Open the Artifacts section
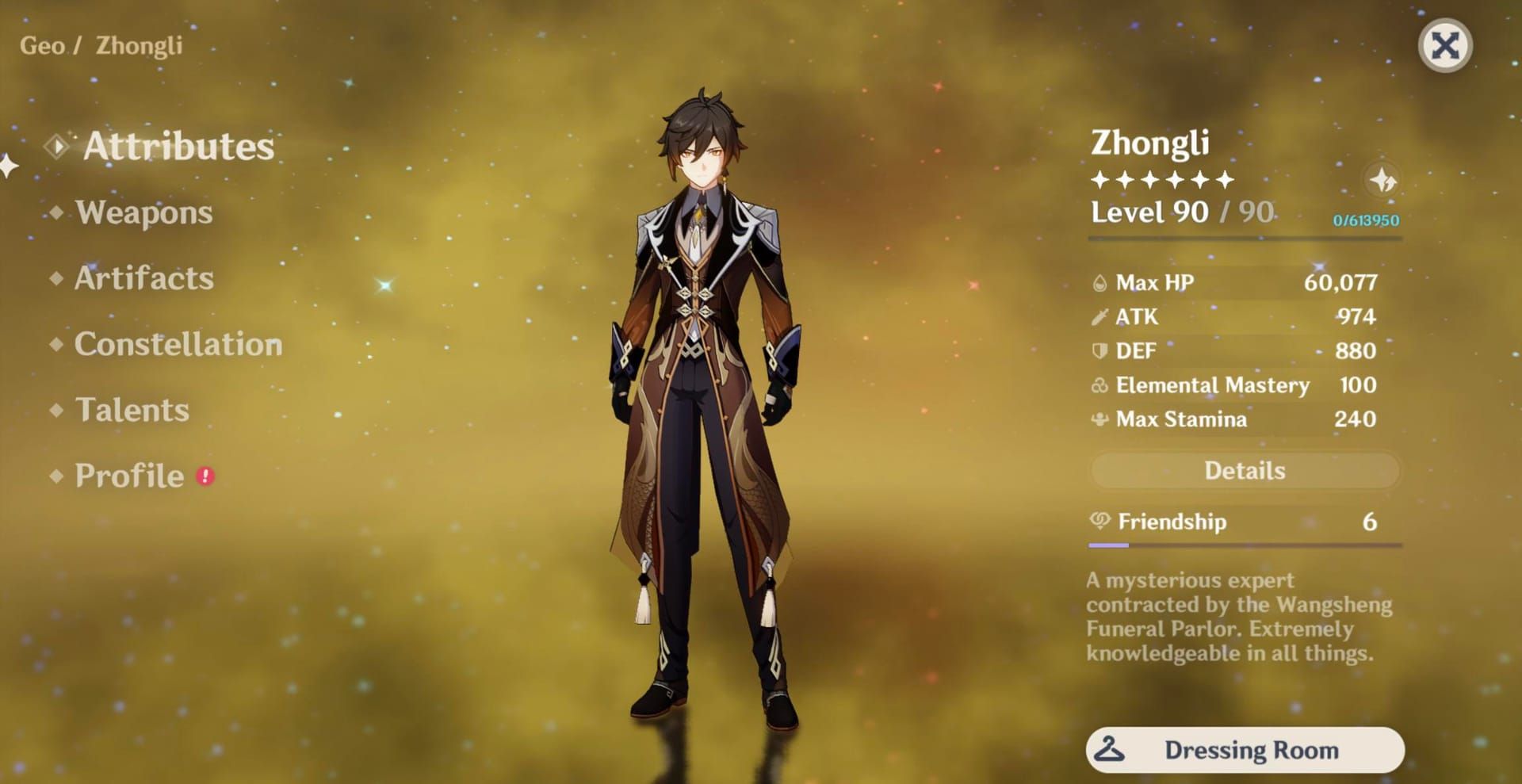The image size is (1522, 784). click(x=143, y=278)
